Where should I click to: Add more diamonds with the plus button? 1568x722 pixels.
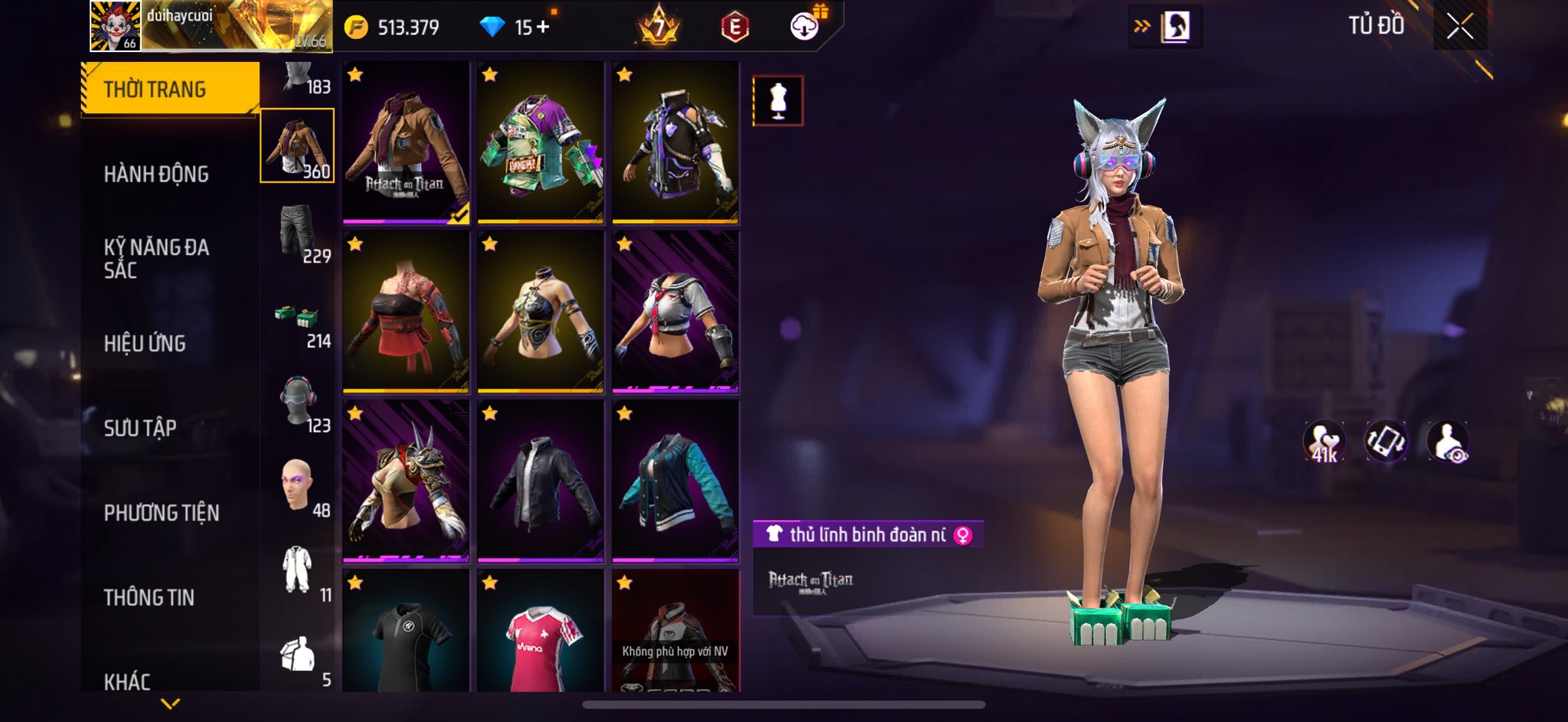click(x=544, y=28)
